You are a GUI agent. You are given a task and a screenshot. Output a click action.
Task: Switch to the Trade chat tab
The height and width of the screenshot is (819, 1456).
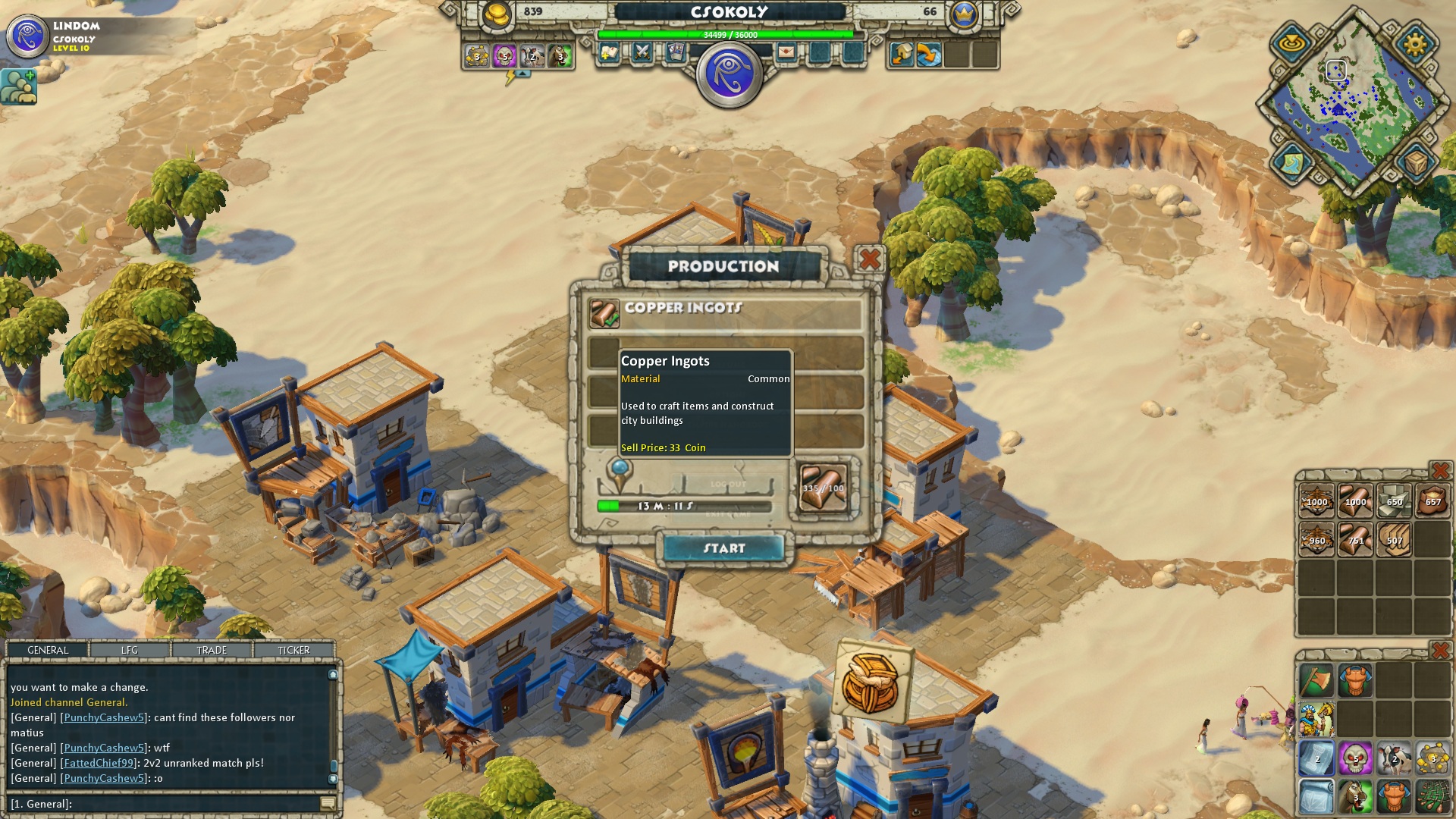coord(212,650)
